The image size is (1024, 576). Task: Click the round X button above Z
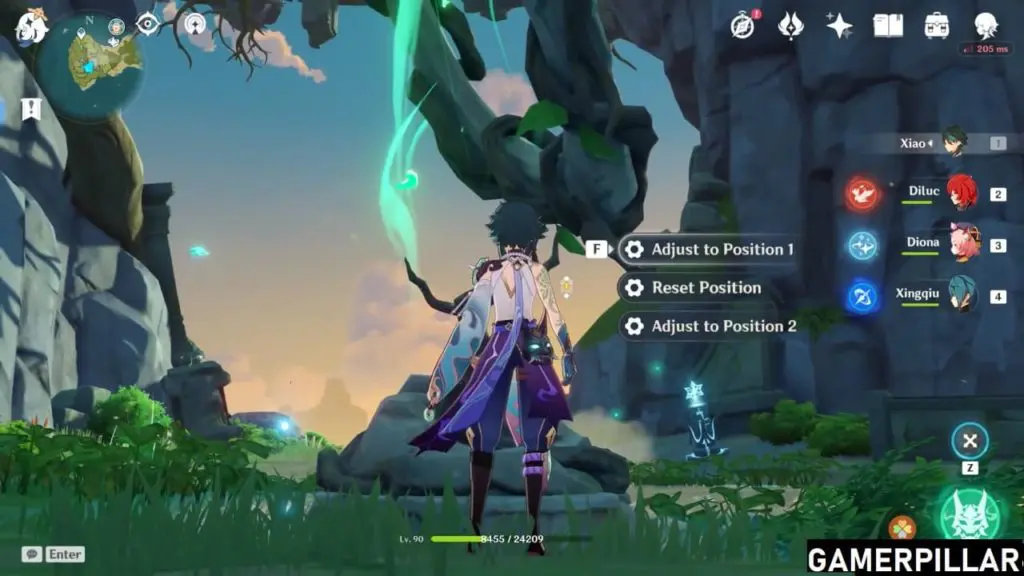pos(969,440)
